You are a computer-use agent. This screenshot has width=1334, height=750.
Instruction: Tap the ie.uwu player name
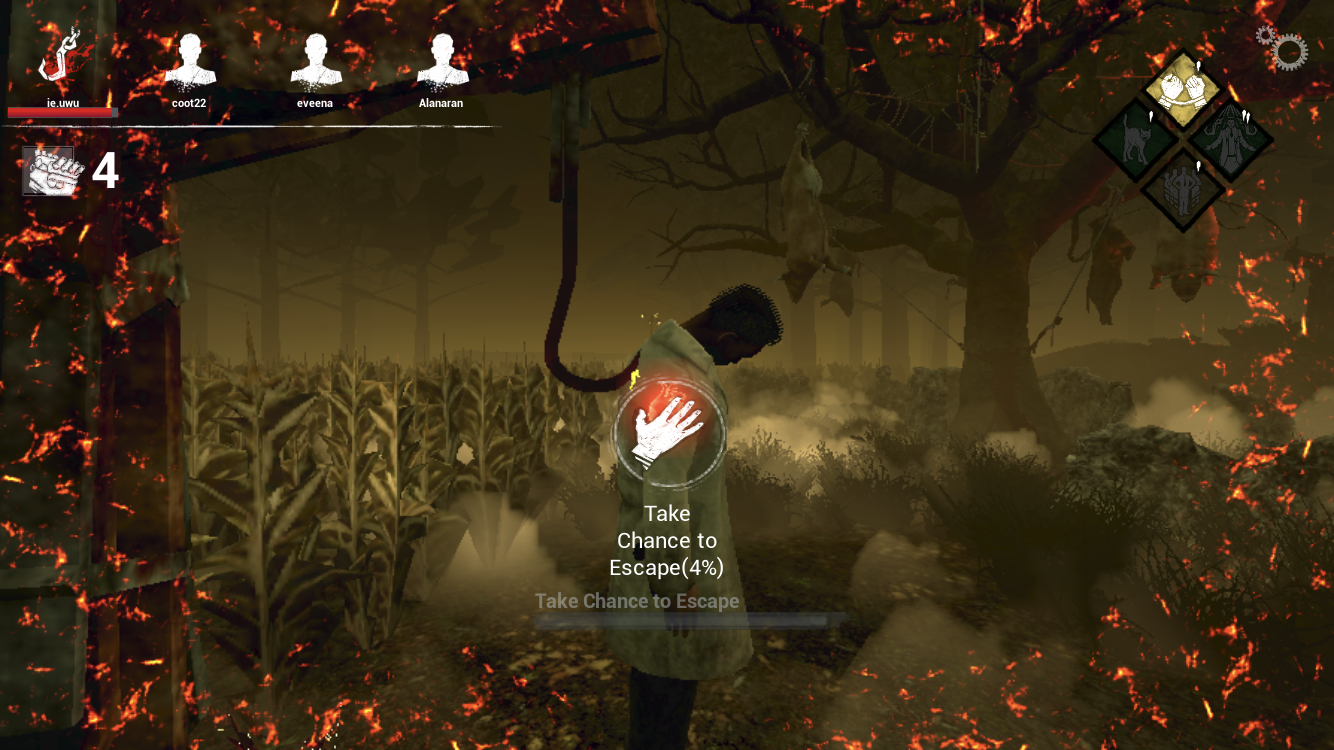(62, 101)
